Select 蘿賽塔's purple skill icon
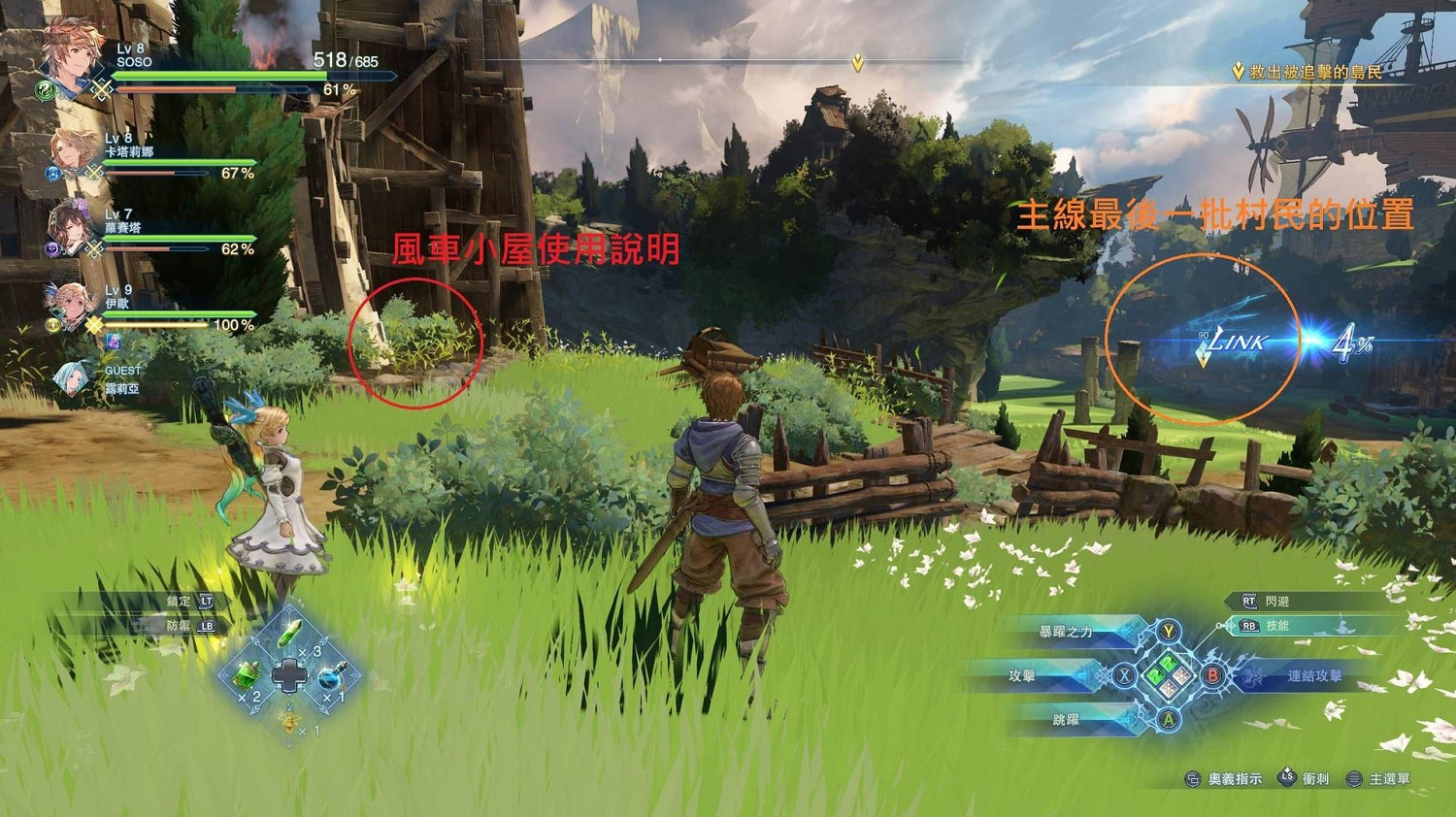The width and height of the screenshot is (1456, 817). 54,247
